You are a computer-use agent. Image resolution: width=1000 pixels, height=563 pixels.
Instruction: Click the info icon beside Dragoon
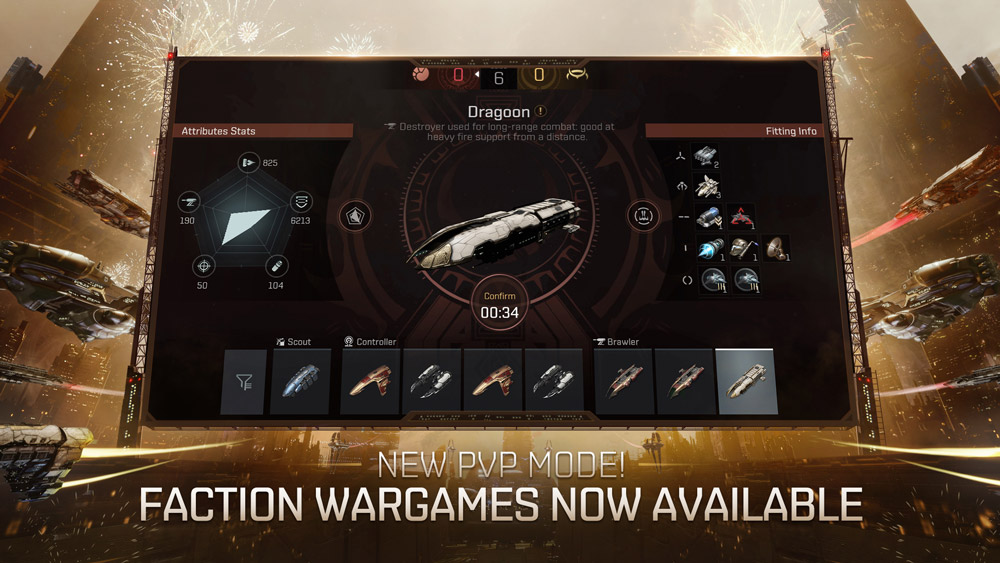click(541, 112)
